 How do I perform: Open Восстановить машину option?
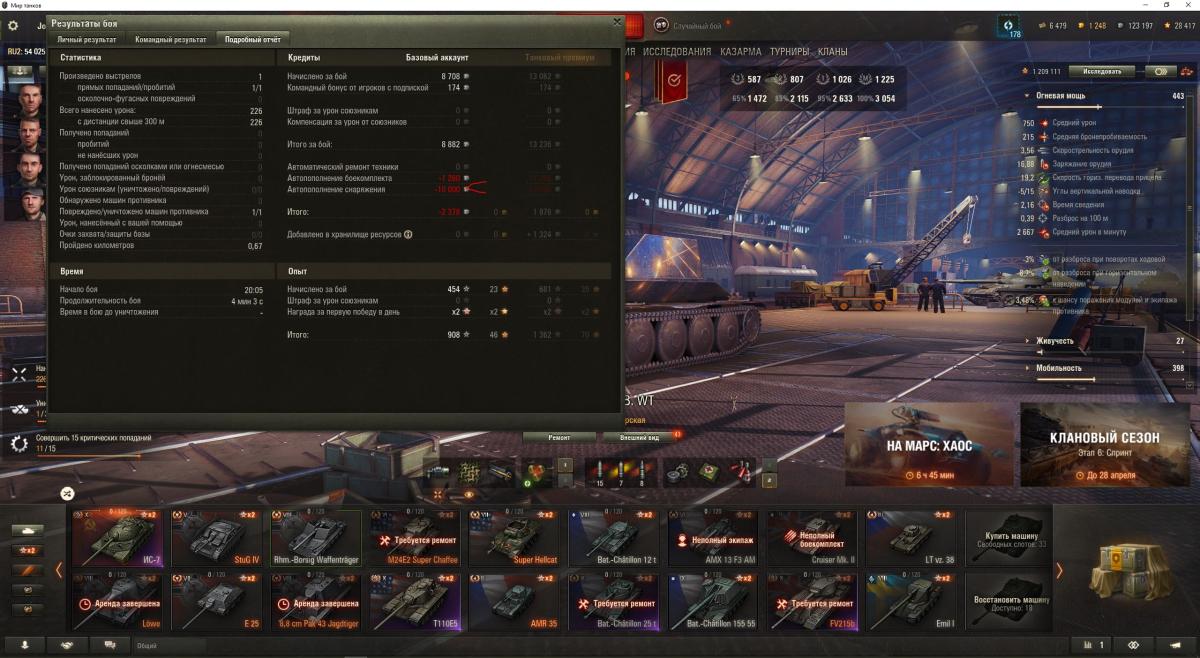coord(1008,600)
